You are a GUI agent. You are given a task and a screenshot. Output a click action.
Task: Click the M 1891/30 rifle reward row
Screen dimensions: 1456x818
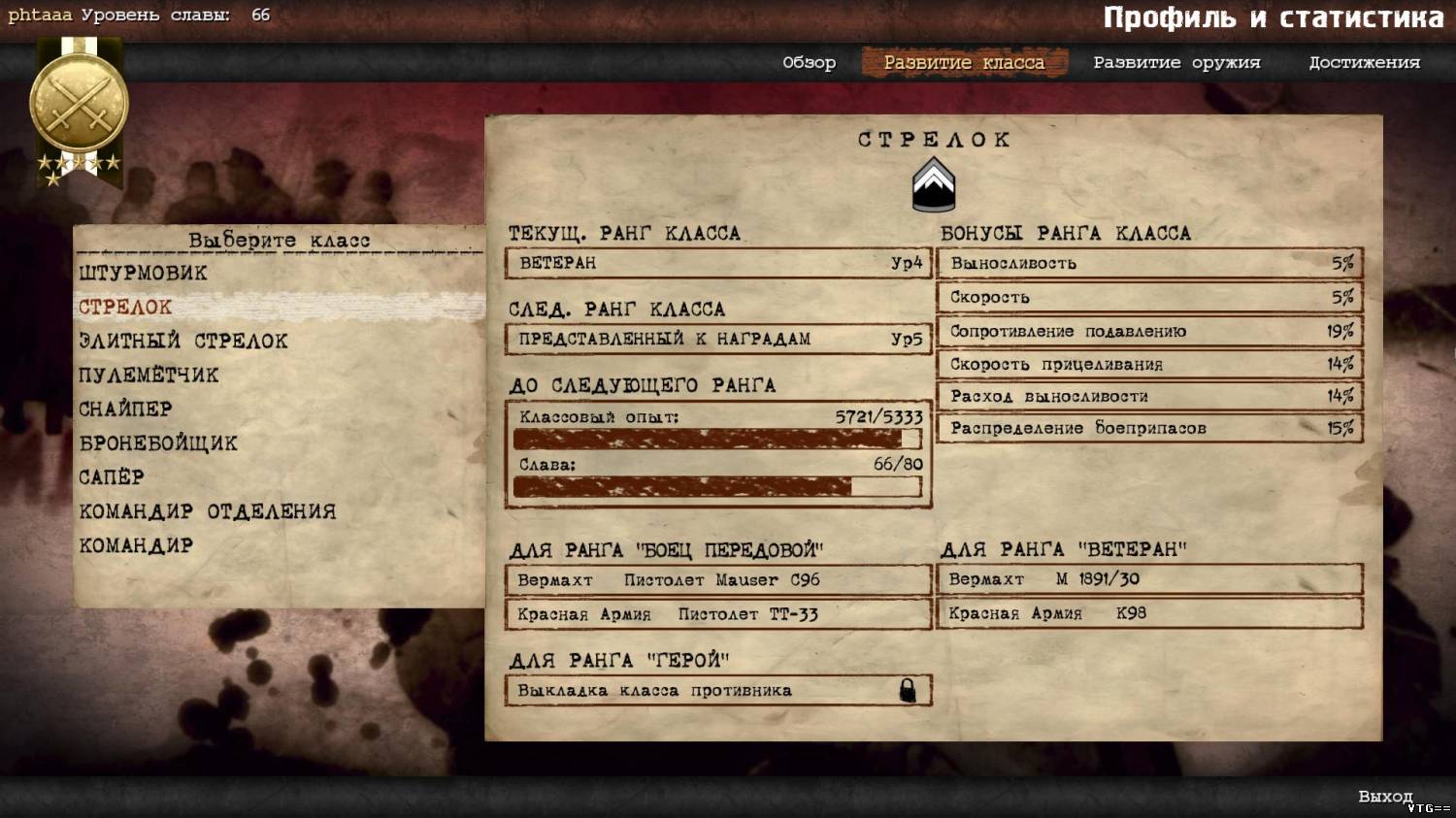coord(1149,579)
